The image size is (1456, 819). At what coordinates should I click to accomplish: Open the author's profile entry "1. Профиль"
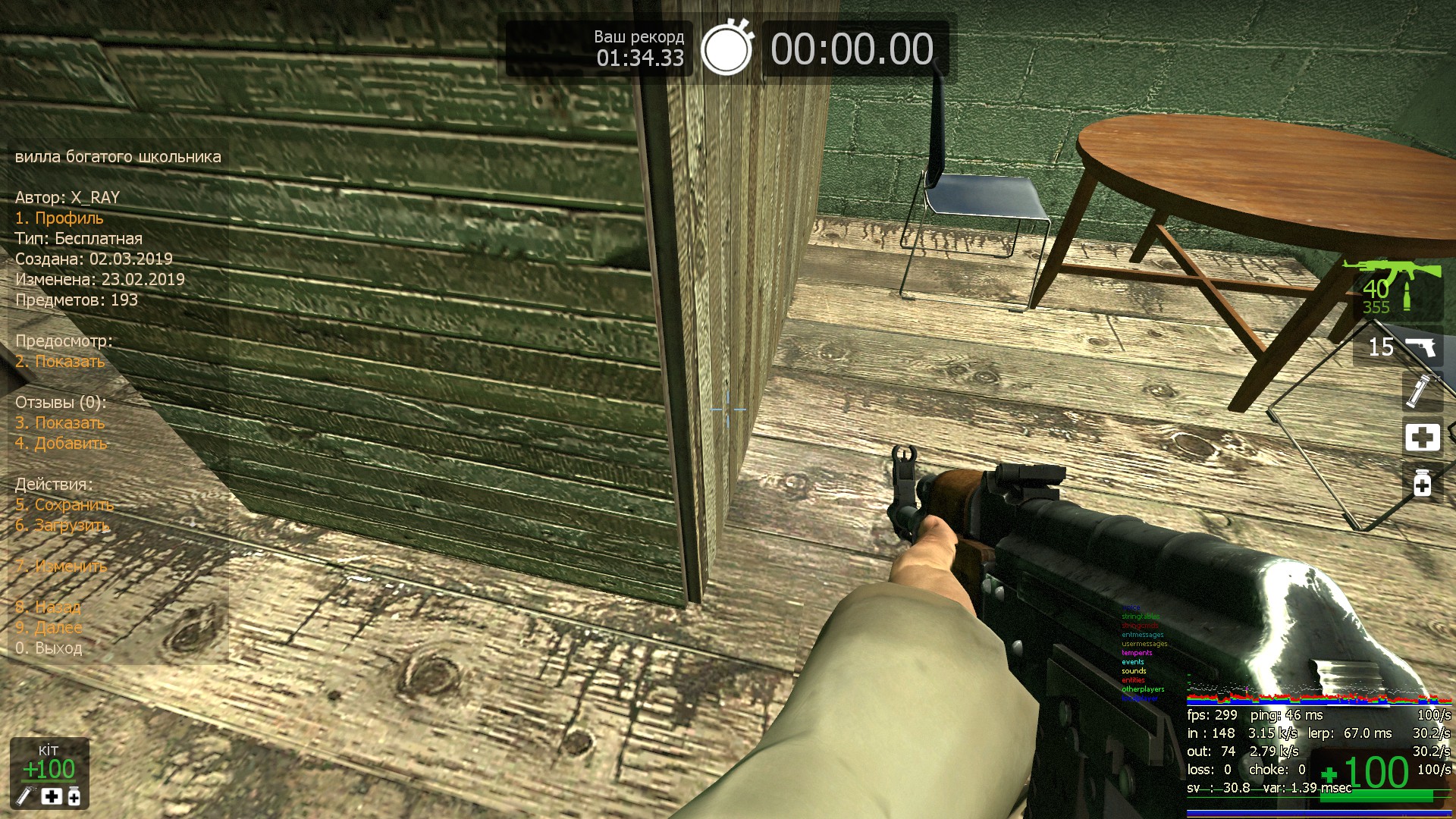pos(59,218)
